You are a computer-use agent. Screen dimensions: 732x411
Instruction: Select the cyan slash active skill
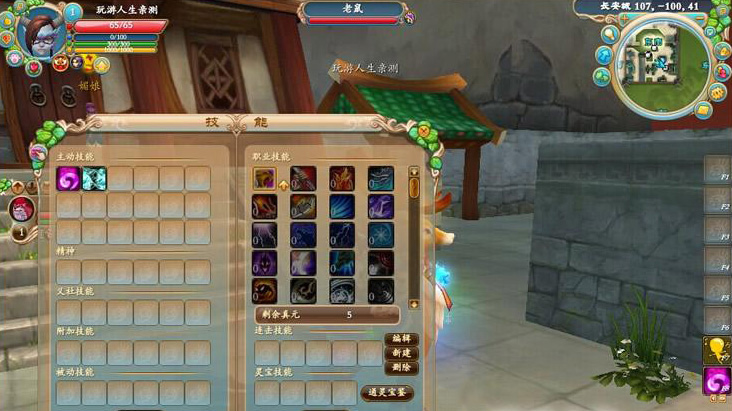click(95, 179)
